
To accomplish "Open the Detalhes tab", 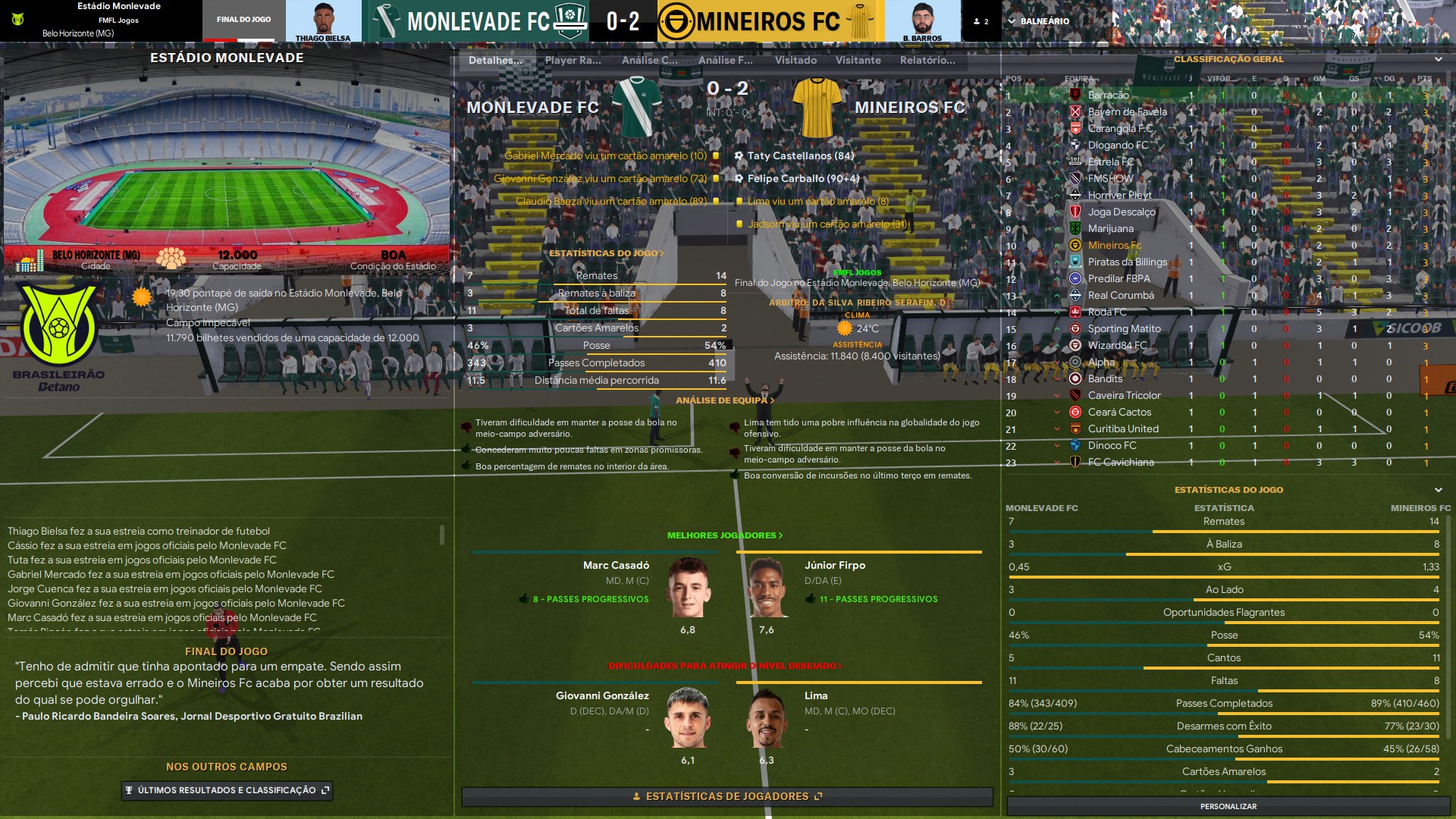I will [x=495, y=60].
